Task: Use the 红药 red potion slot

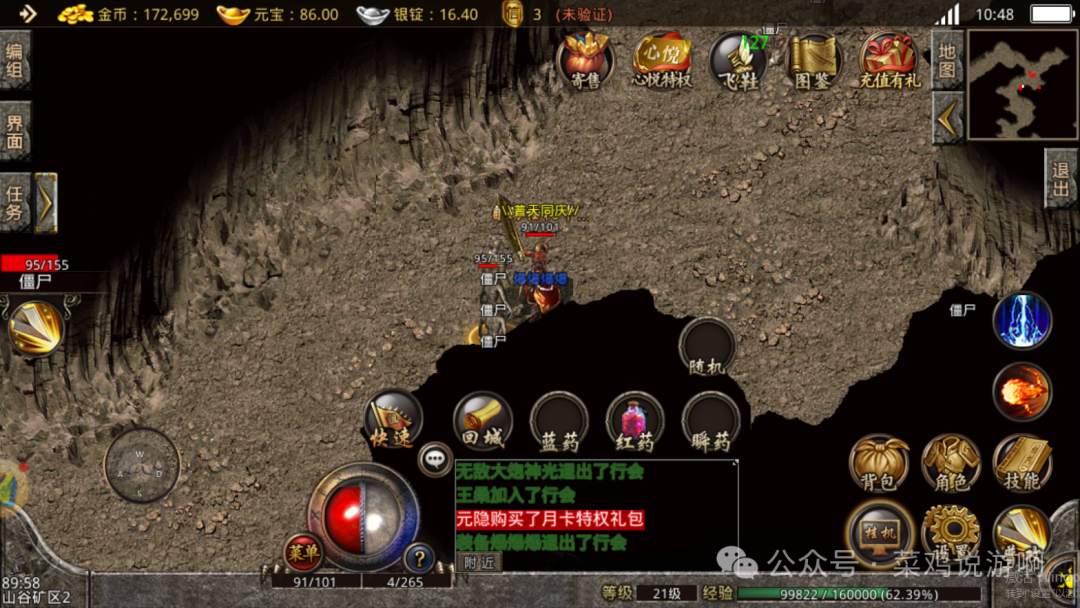Action: point(635,420)
